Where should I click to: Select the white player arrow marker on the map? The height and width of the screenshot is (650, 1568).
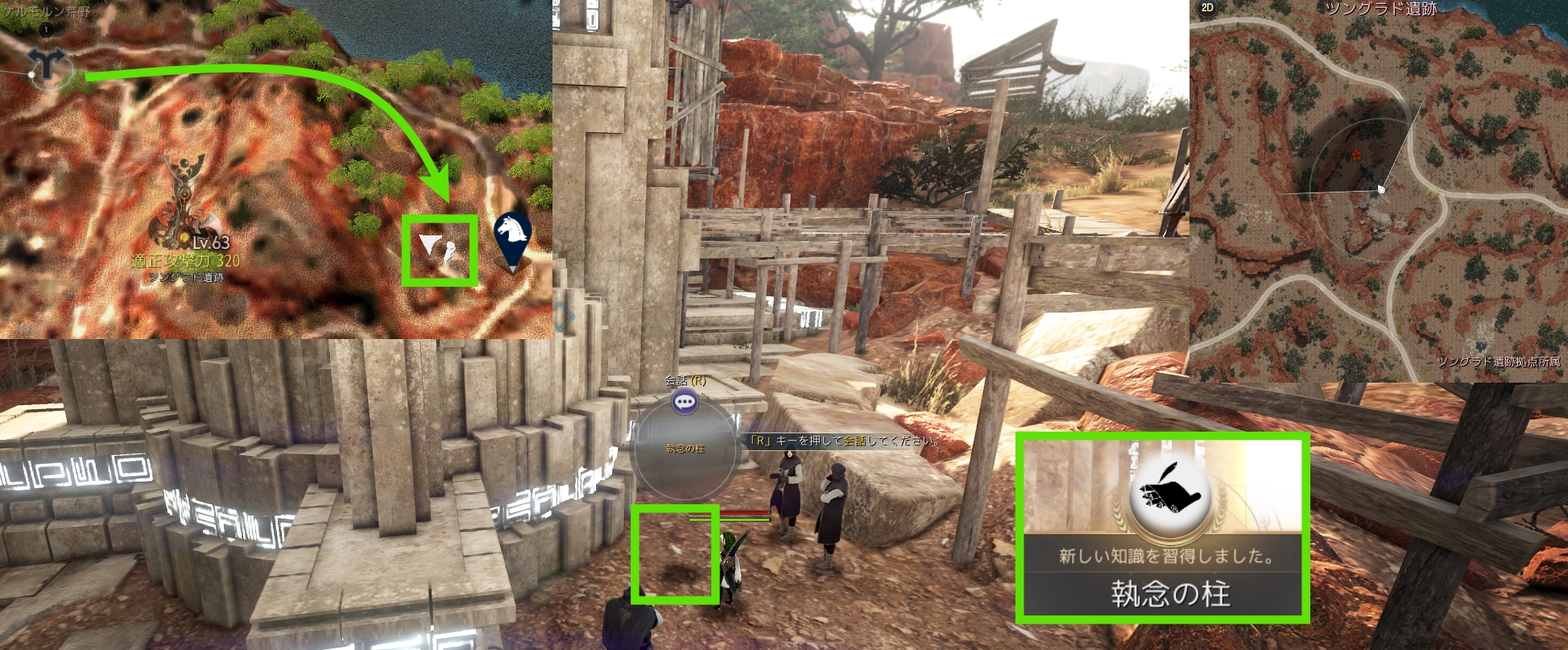click(x=429, y=245)
